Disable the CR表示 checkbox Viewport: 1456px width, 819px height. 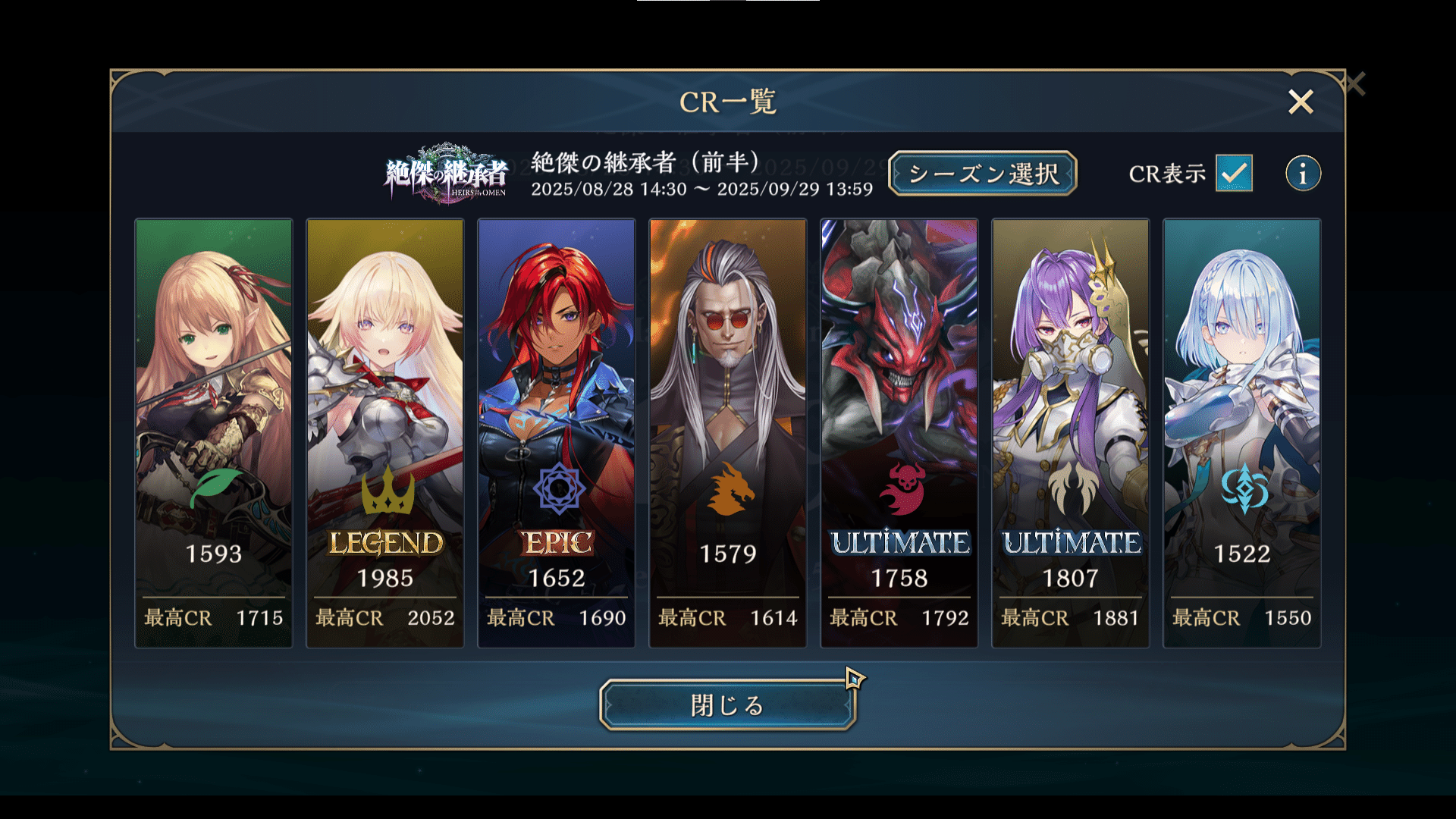click(x=1233, y=174)
